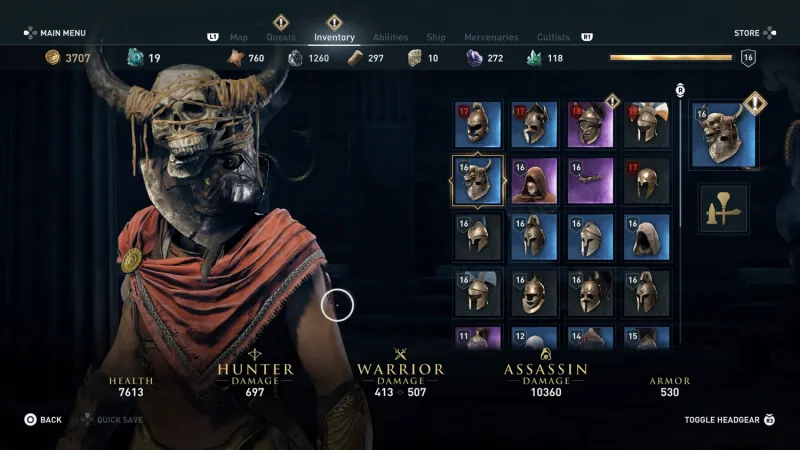
Task: Select the grey hood on blue background
Action: coord(646,237)
